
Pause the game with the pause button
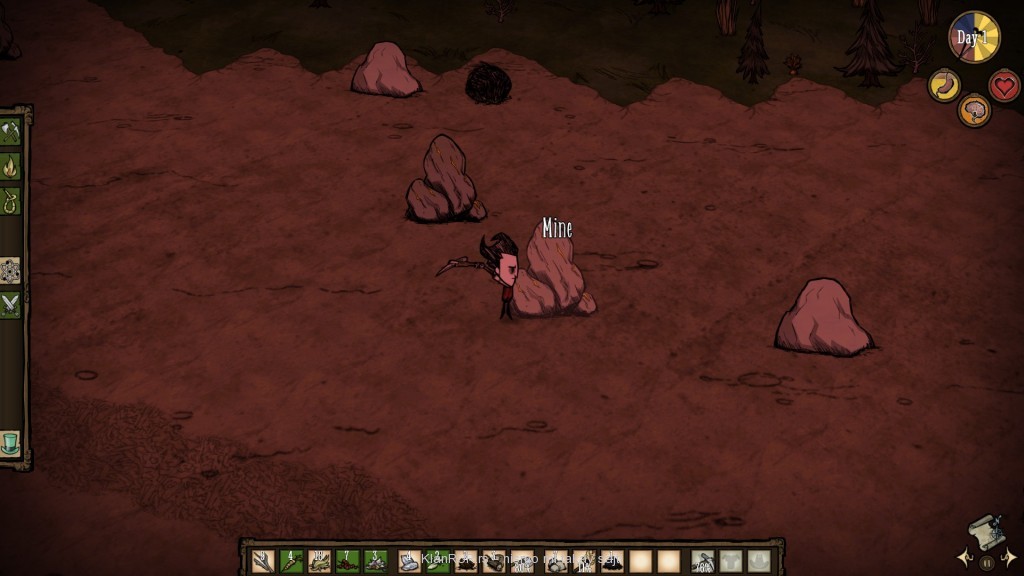click(985, 561)
